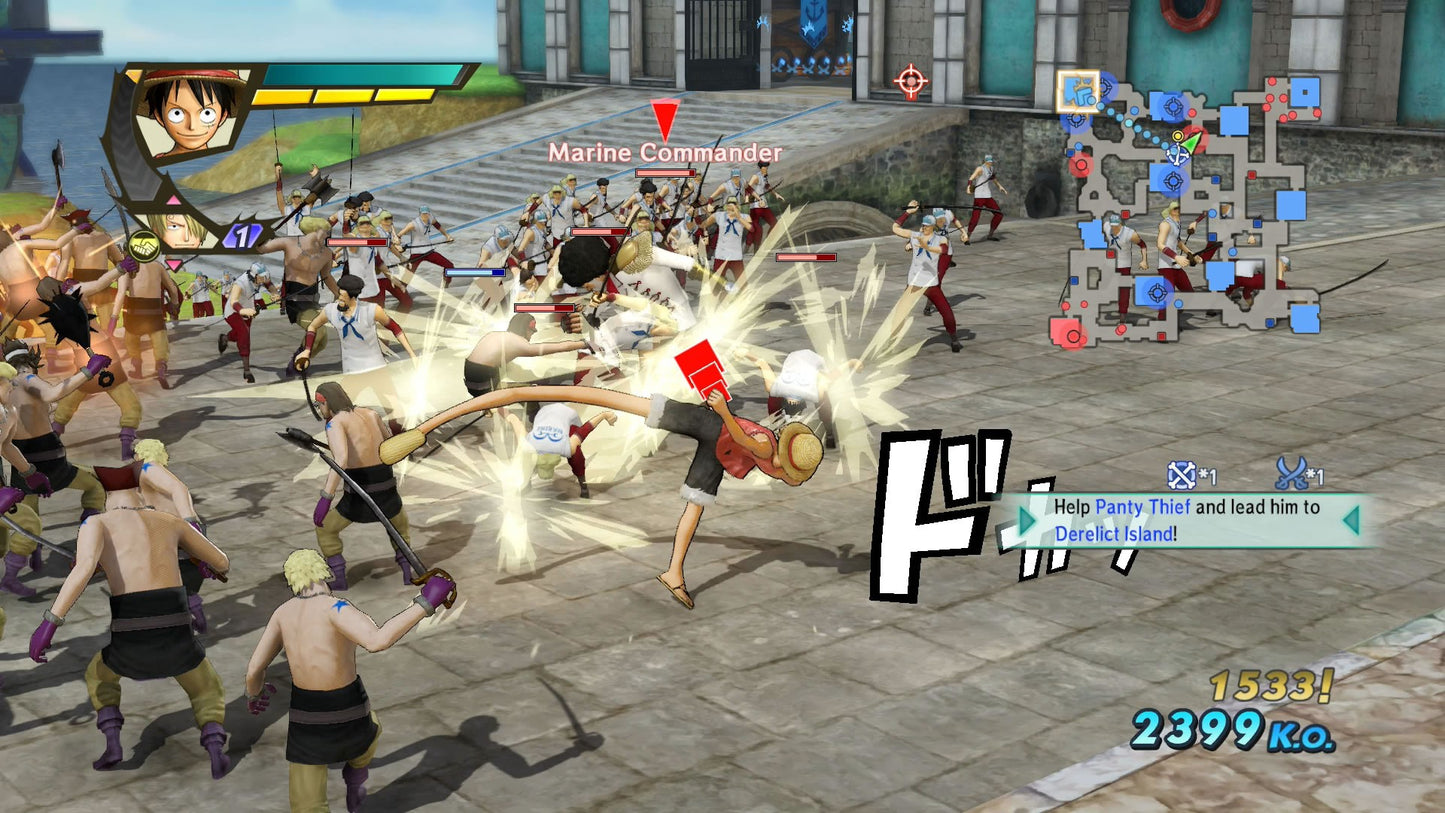
Task: Select the crossed-swords reward icon above the objective
Action: (x=1293, y=474)
